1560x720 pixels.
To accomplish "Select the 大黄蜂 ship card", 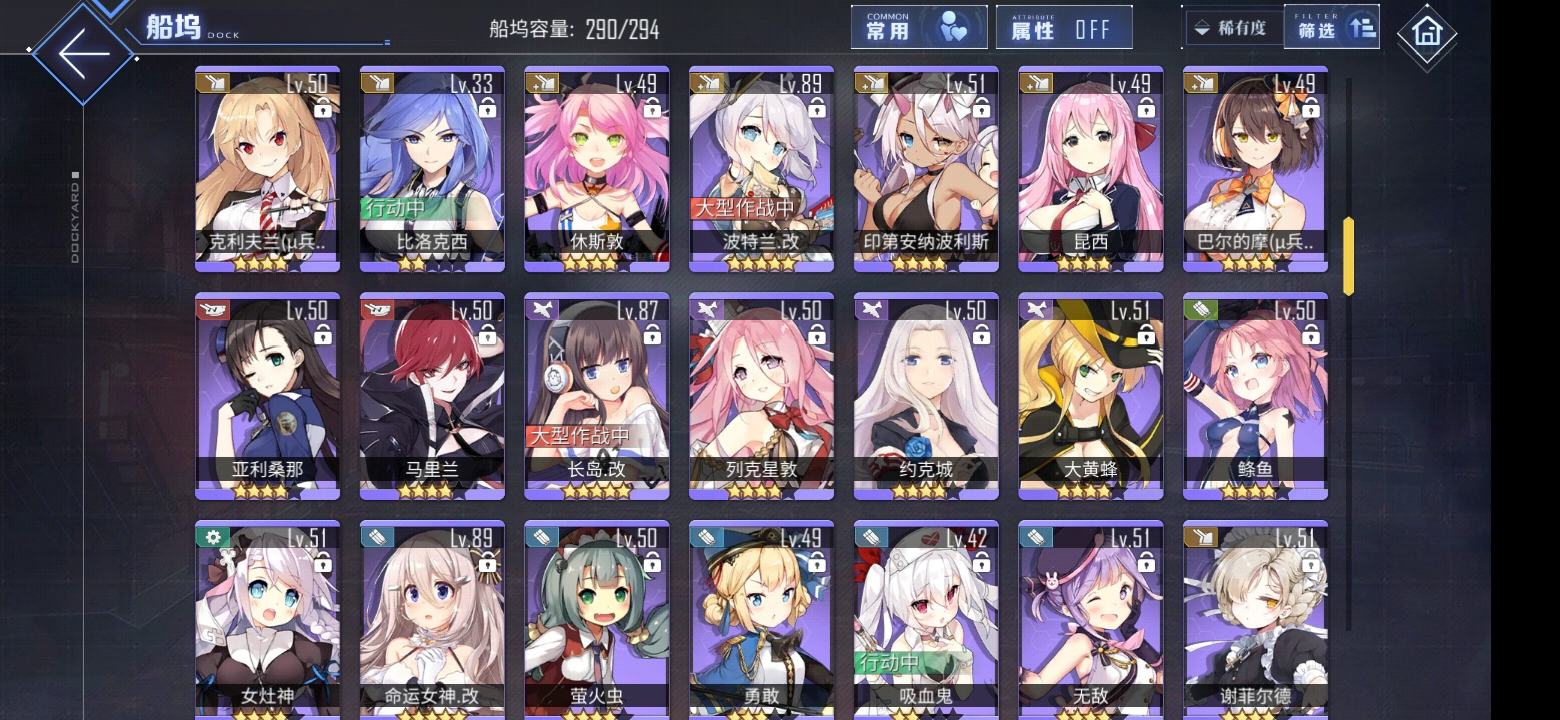I will 1090,395.
